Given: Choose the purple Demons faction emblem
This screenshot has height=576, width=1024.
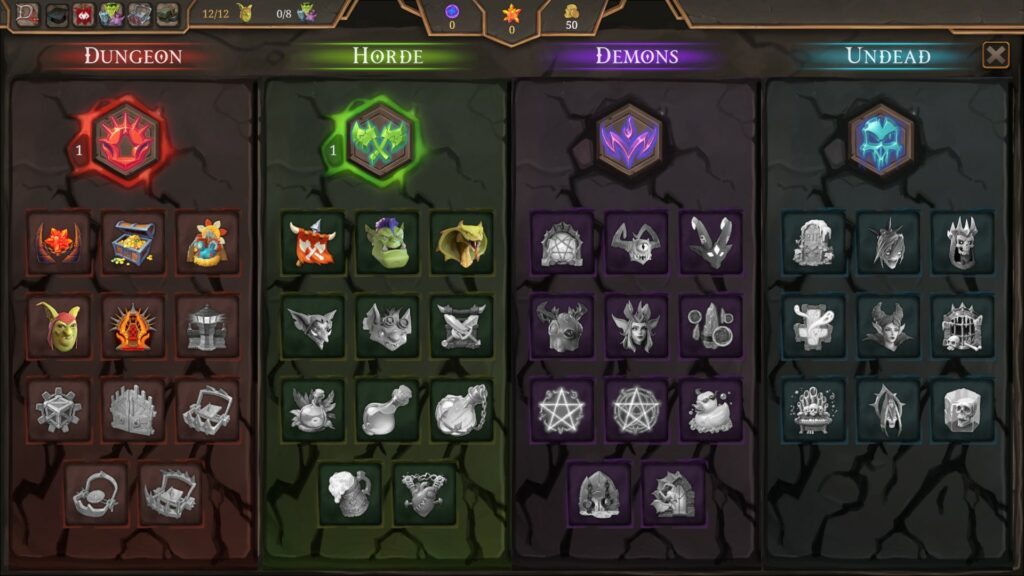Looking at the screenshot, I should pos(629,140).
